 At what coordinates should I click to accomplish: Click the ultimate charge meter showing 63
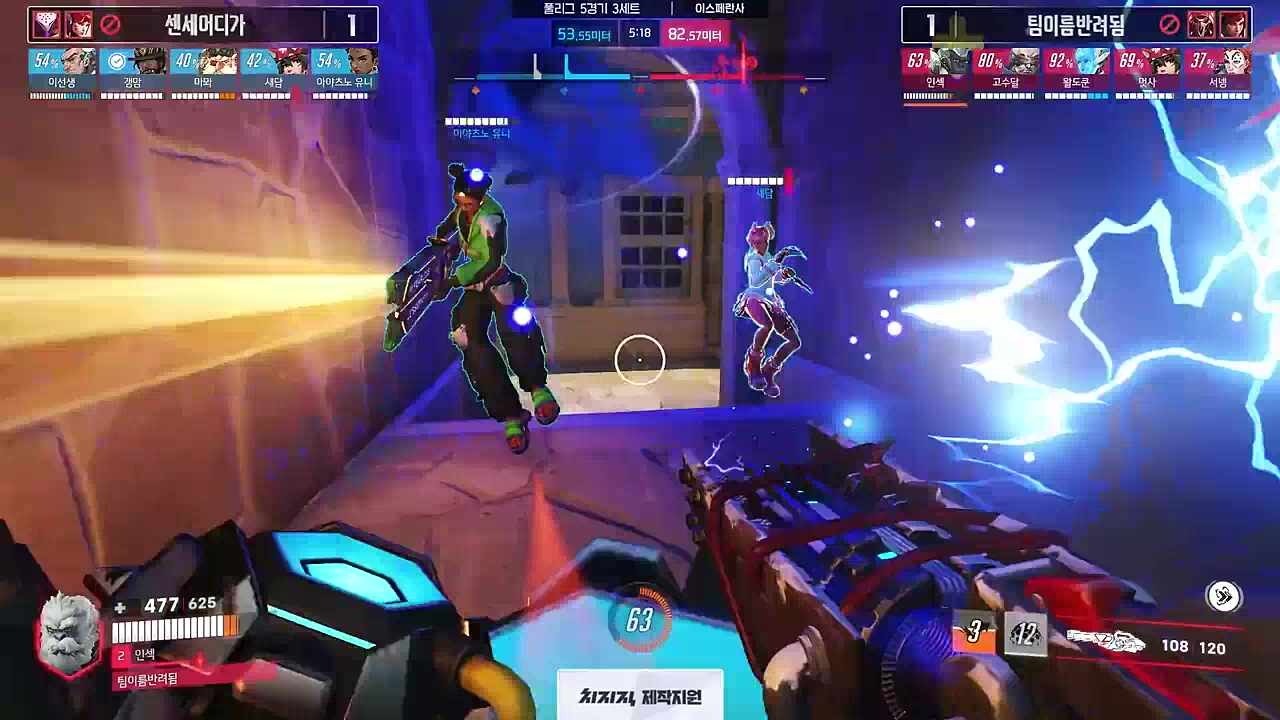(639, 621)
